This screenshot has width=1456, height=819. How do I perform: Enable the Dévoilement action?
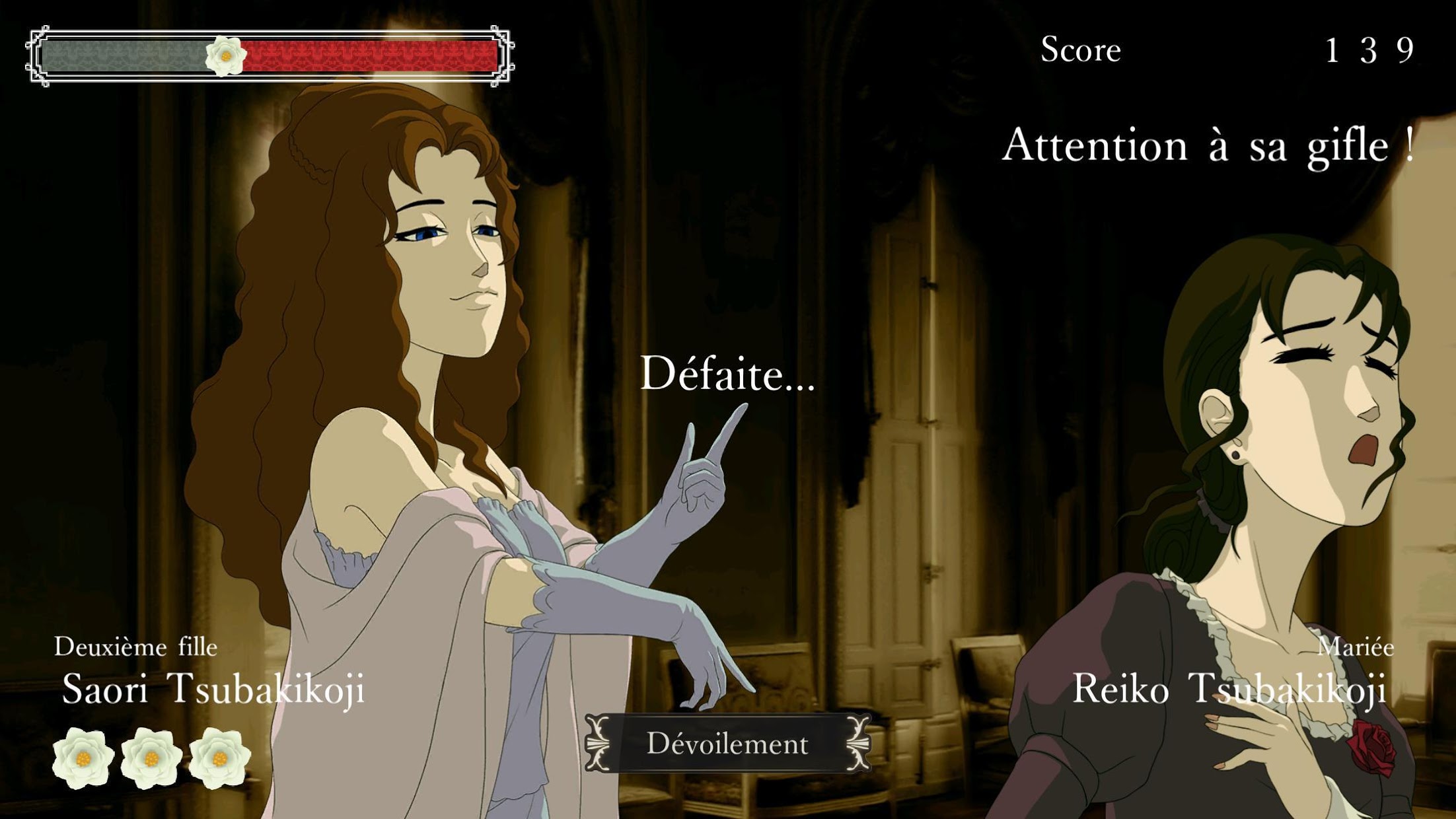(x=730, y=742)
